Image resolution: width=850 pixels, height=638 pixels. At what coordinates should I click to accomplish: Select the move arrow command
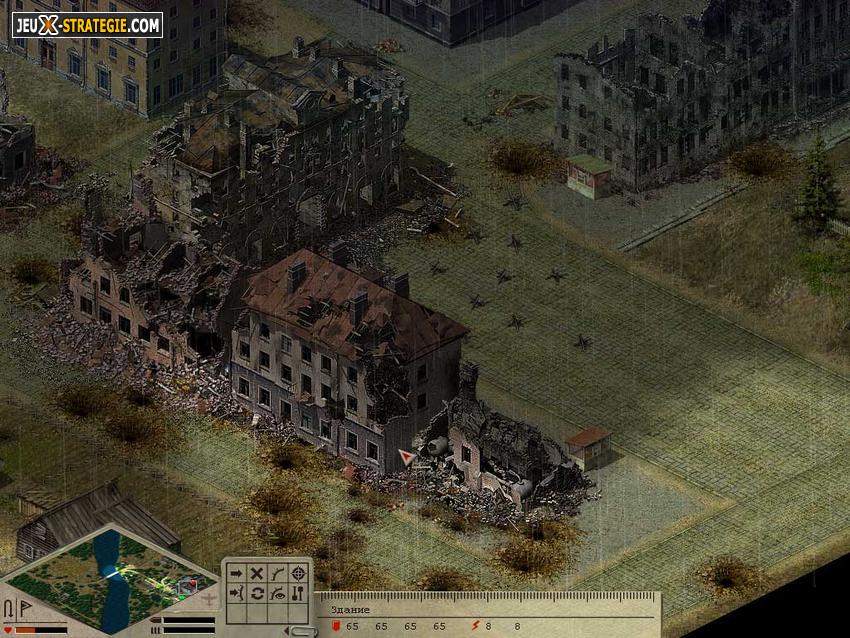pyautogui.click(x=236, y=573)
